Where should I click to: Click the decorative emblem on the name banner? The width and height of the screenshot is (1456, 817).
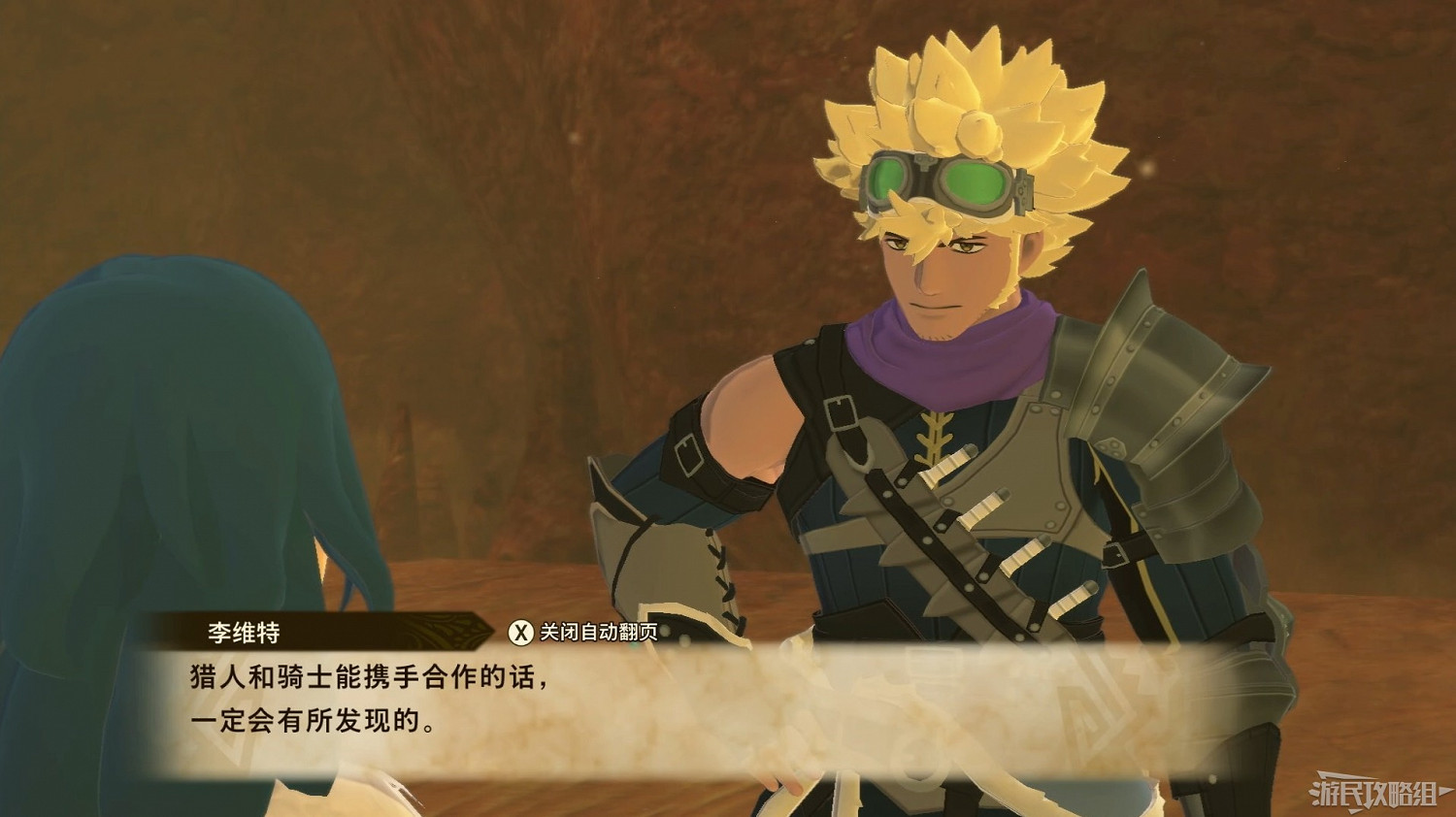pyautogui.click(x=445, y=631)
